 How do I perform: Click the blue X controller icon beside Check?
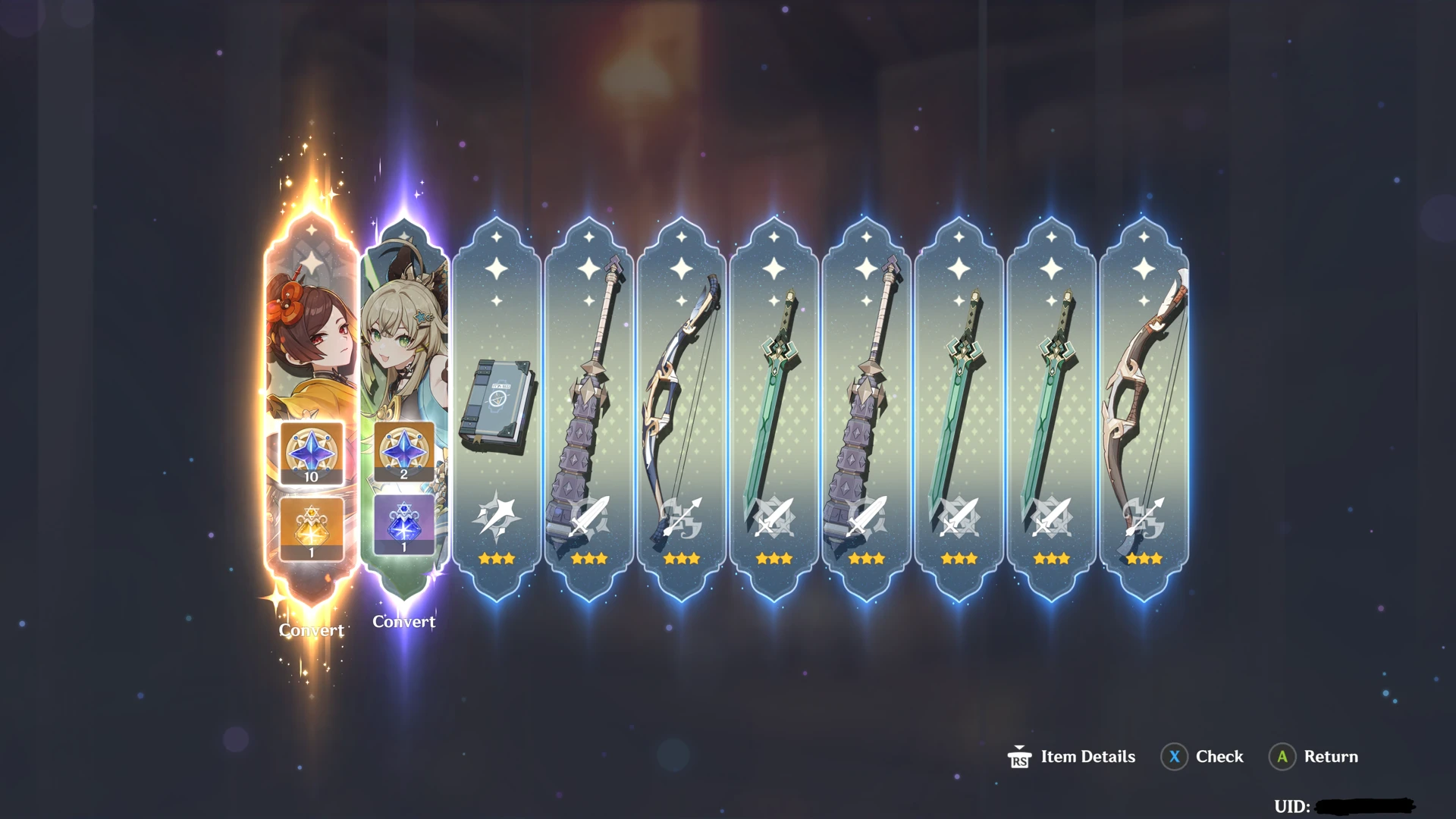pos(1173,756)
